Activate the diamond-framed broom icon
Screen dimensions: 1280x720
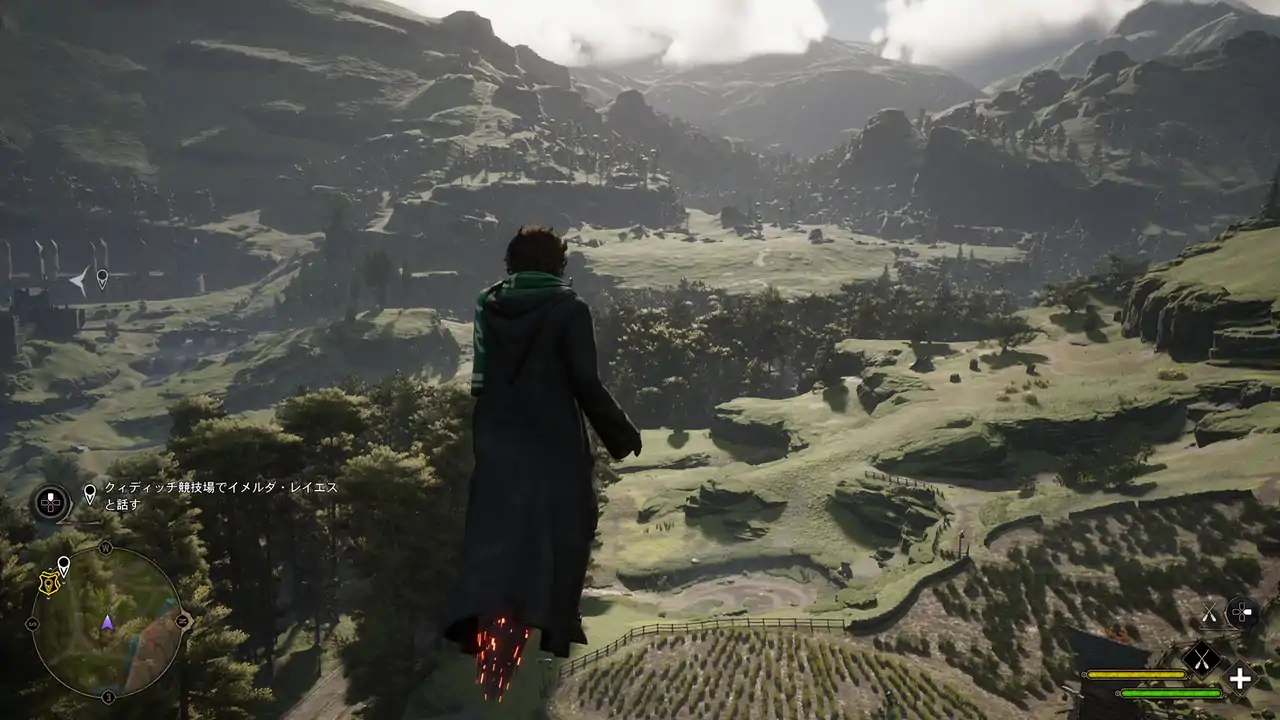pyautogui.click(x=1201, y=657)
